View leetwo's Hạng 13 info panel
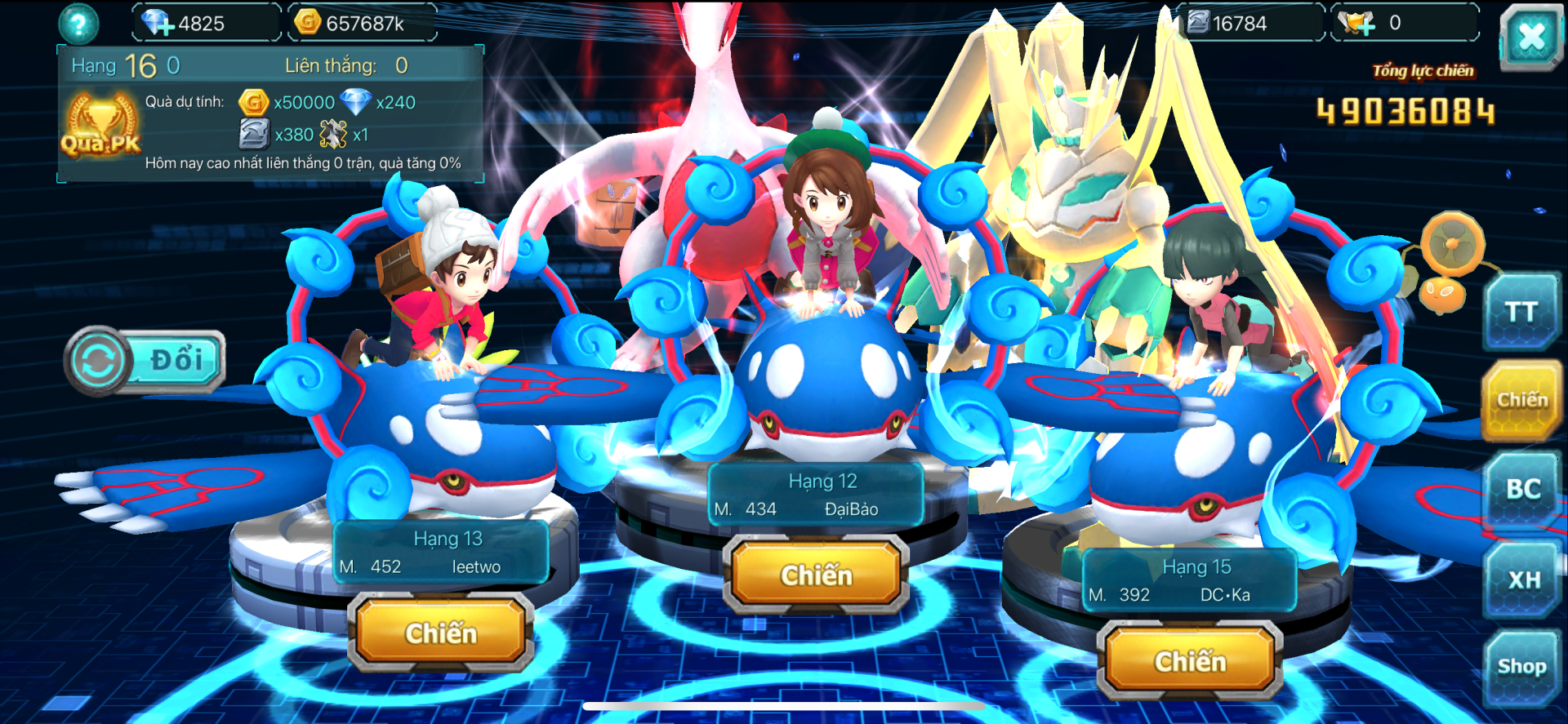 (x=441, y=553)
